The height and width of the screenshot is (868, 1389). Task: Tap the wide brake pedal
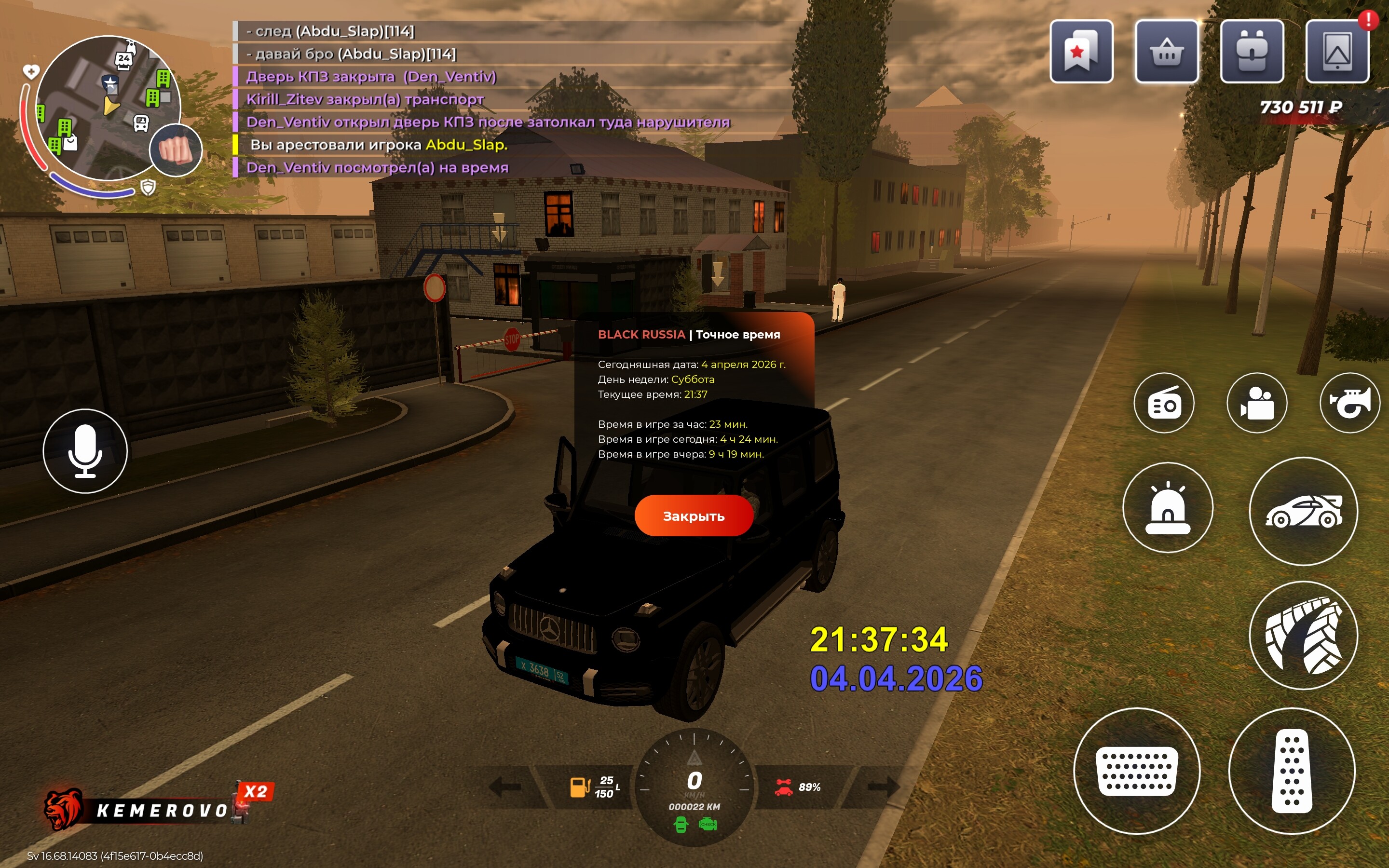point(1136,771)
